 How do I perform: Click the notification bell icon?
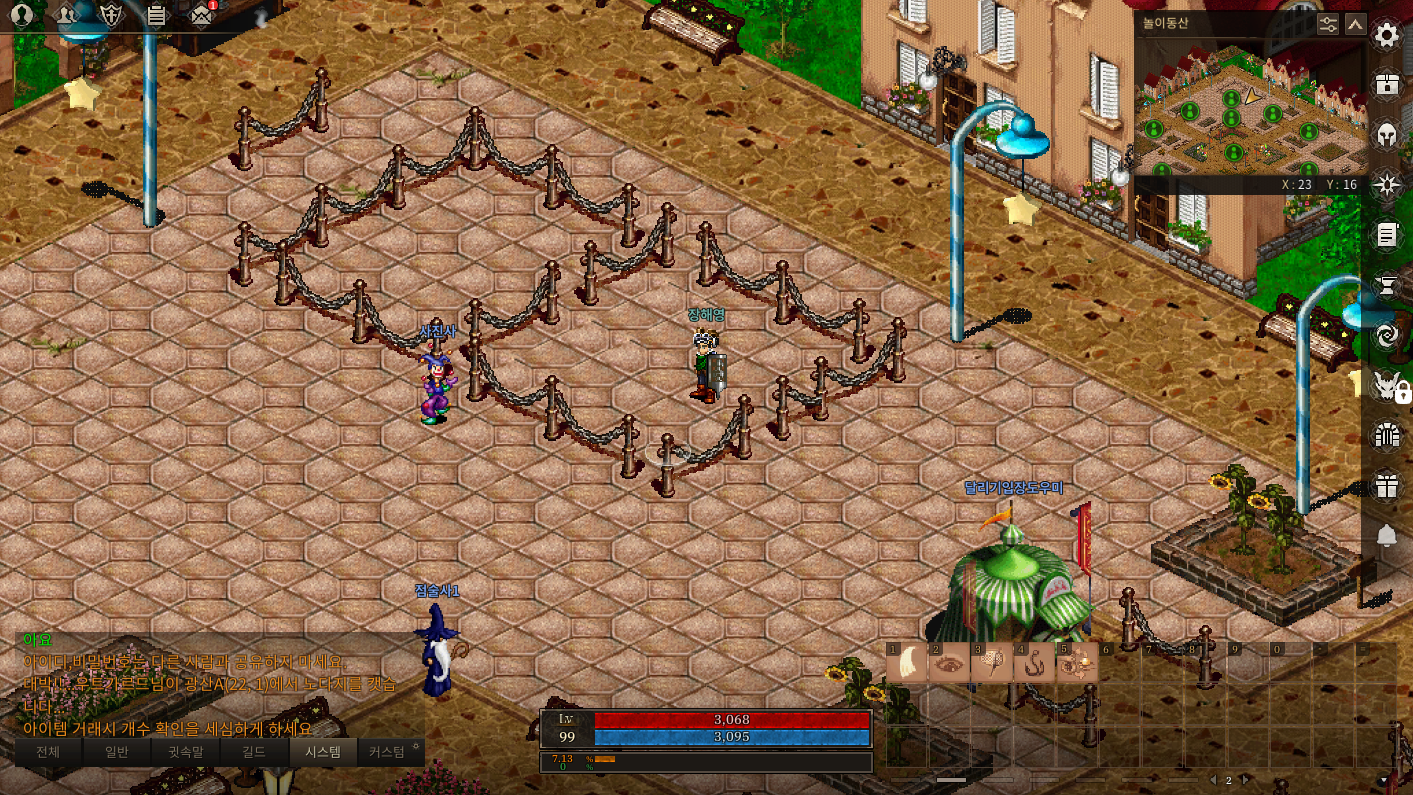pyautogui.click(x=1386, y=537)
